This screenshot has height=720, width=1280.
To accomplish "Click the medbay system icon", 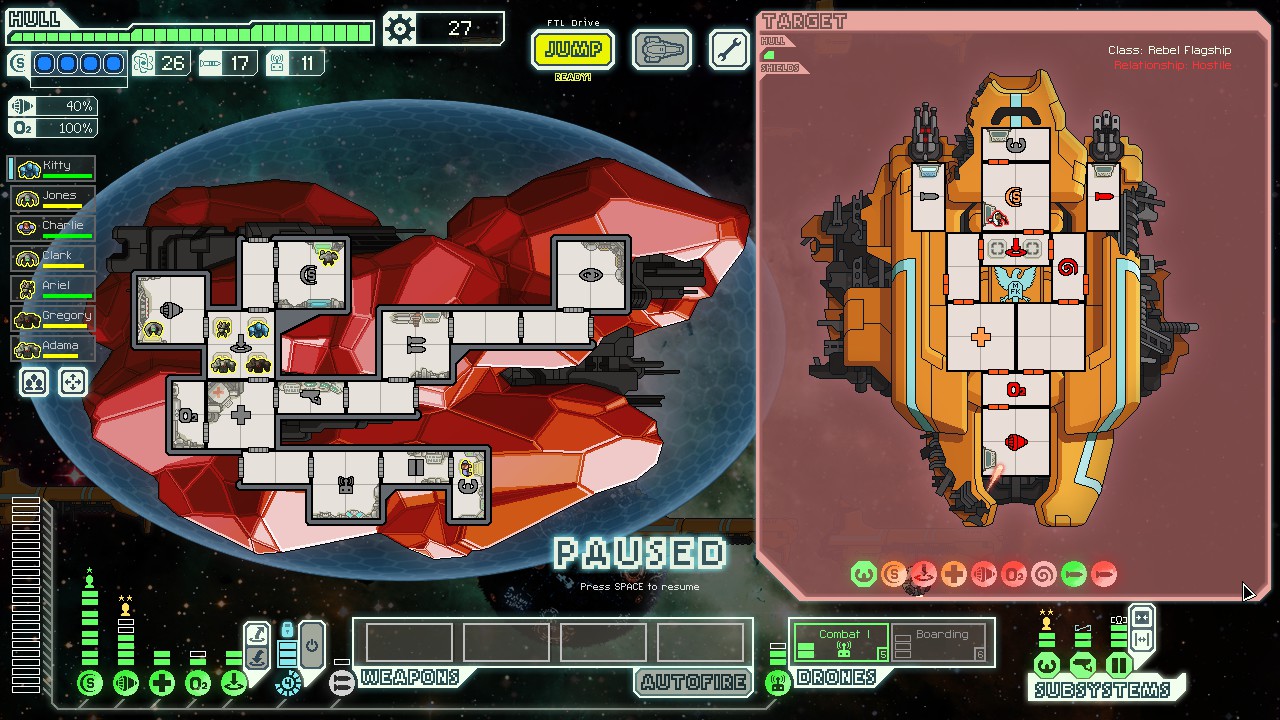I will coord(162,684).
